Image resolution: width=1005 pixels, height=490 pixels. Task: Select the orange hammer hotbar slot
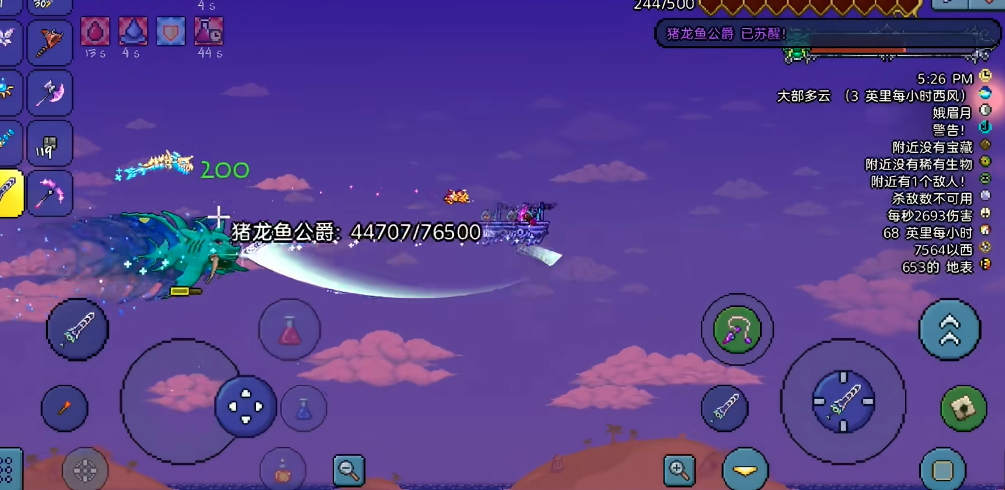tap(49, 42)
